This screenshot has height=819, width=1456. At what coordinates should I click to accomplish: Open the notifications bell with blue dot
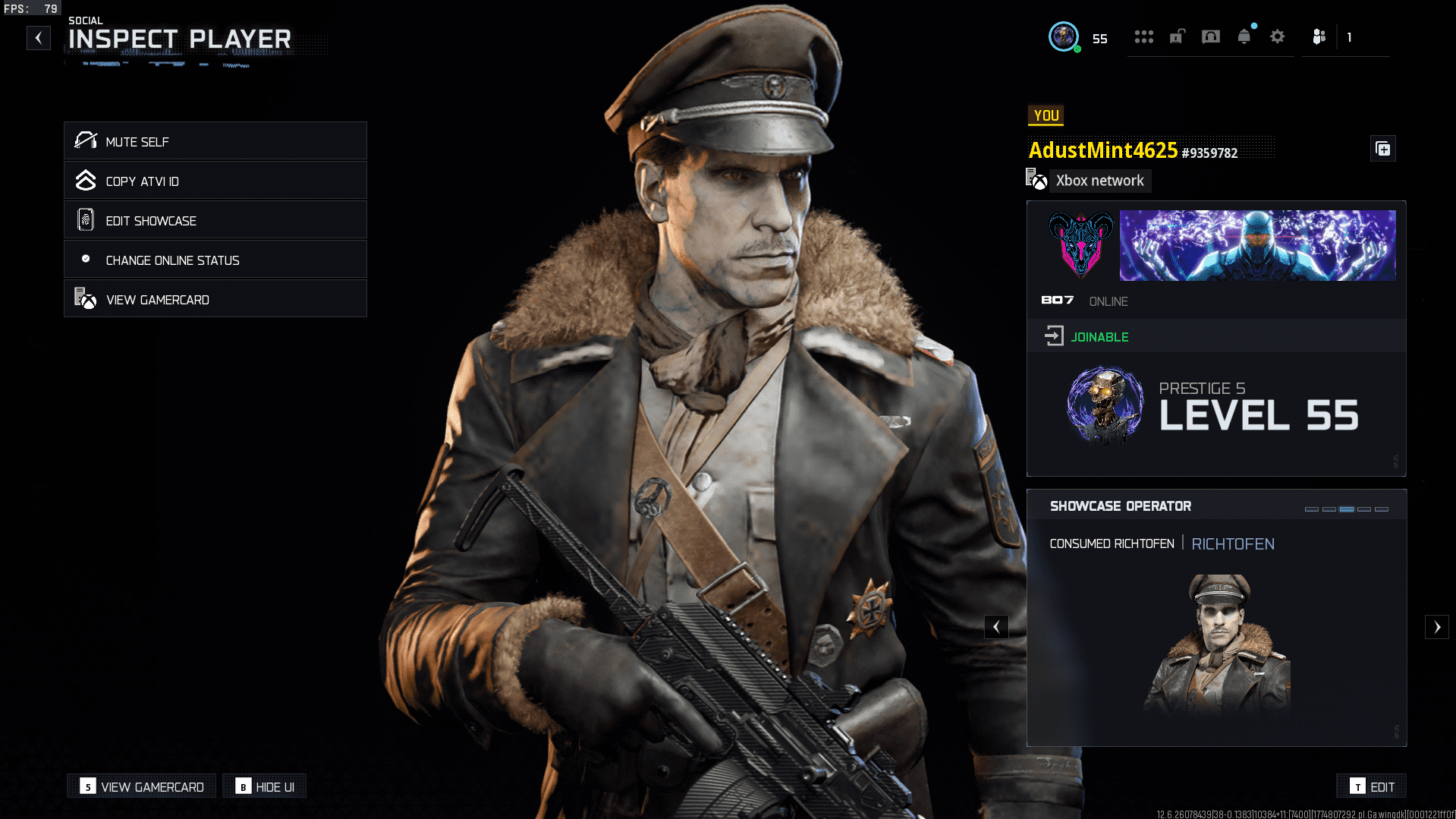click(x=1244, y=36)
